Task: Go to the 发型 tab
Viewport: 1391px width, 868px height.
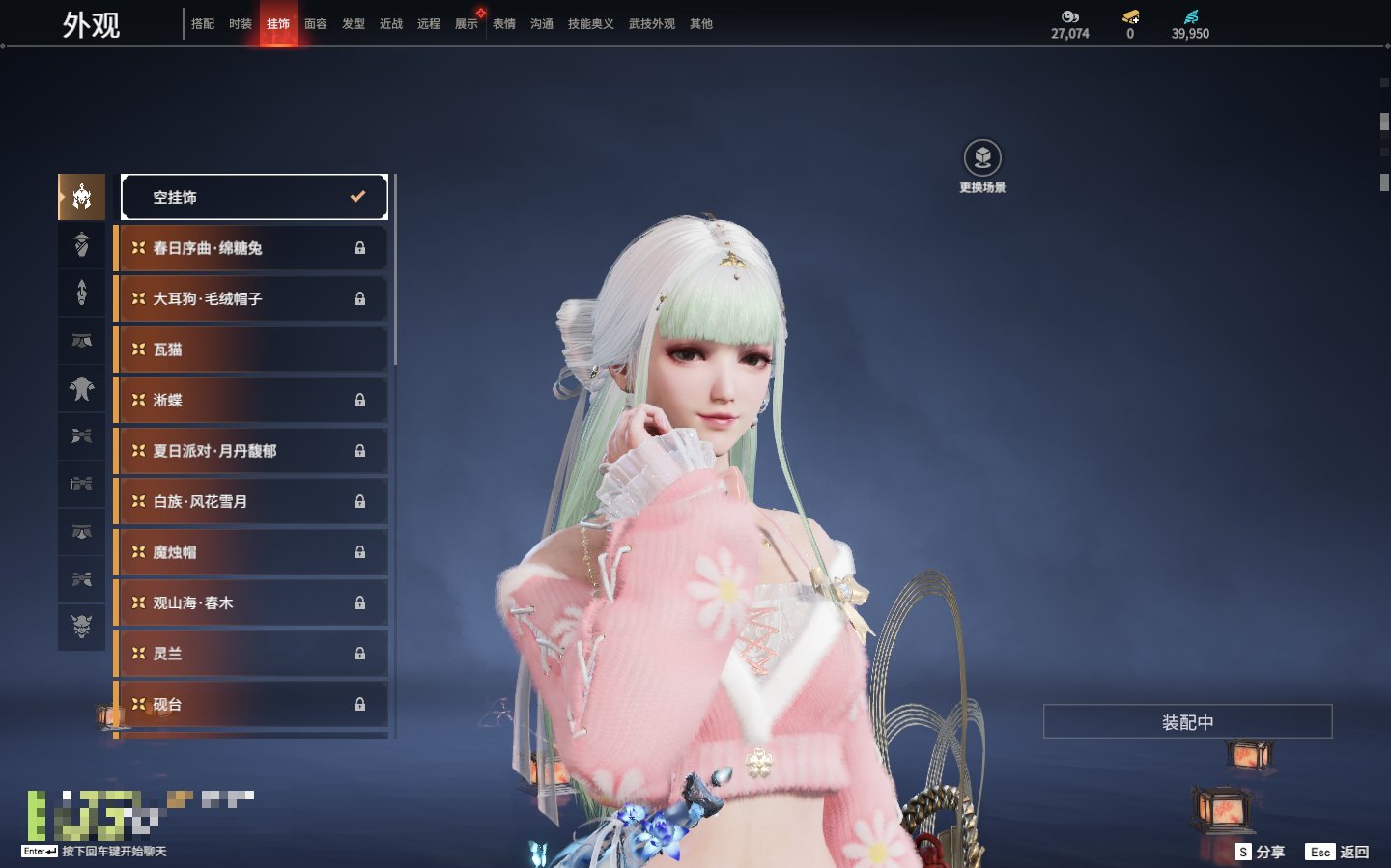Action: pyautogui.click(x=354, y=24)
